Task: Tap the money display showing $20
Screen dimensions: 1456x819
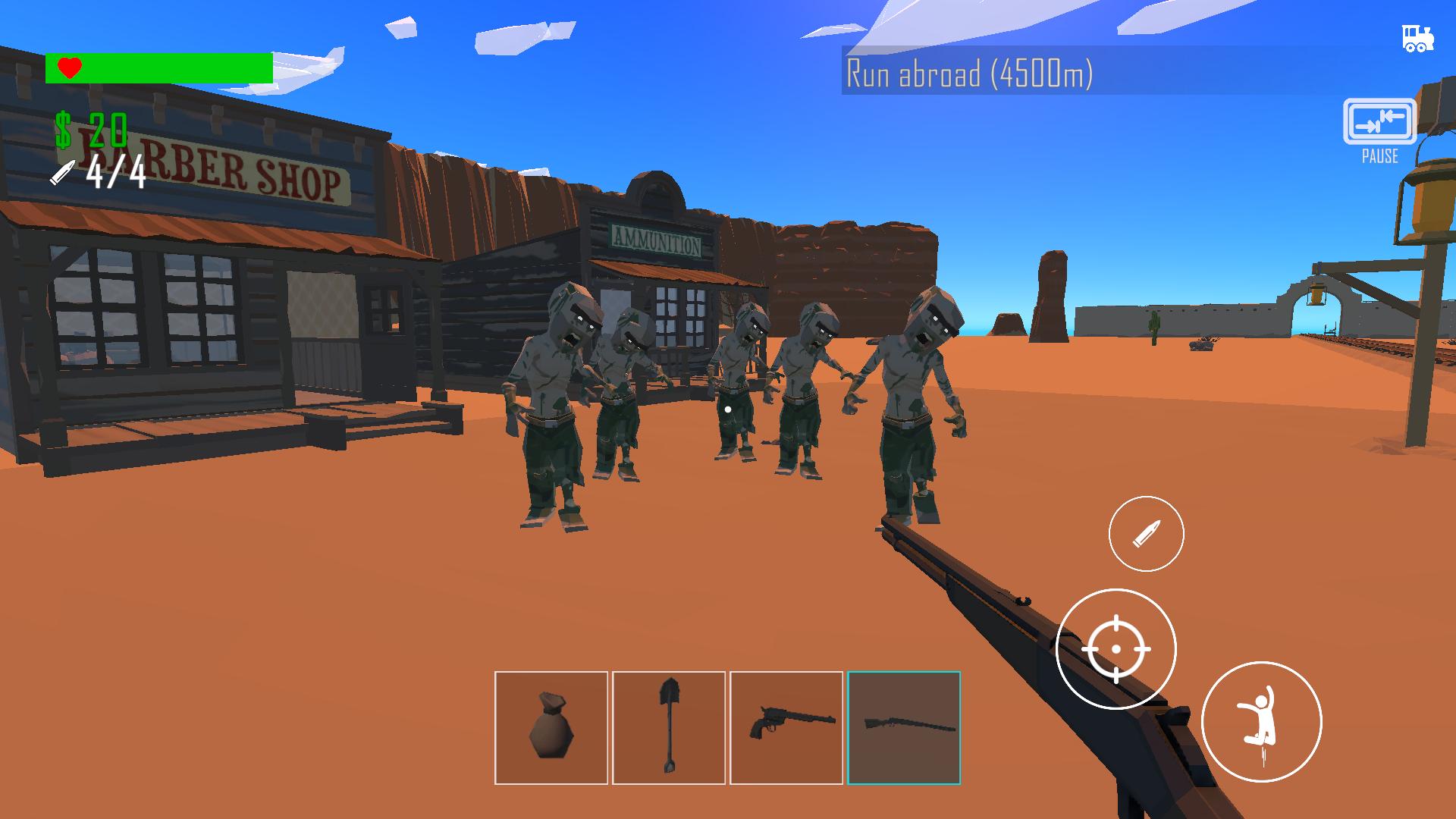Action: 91,127
